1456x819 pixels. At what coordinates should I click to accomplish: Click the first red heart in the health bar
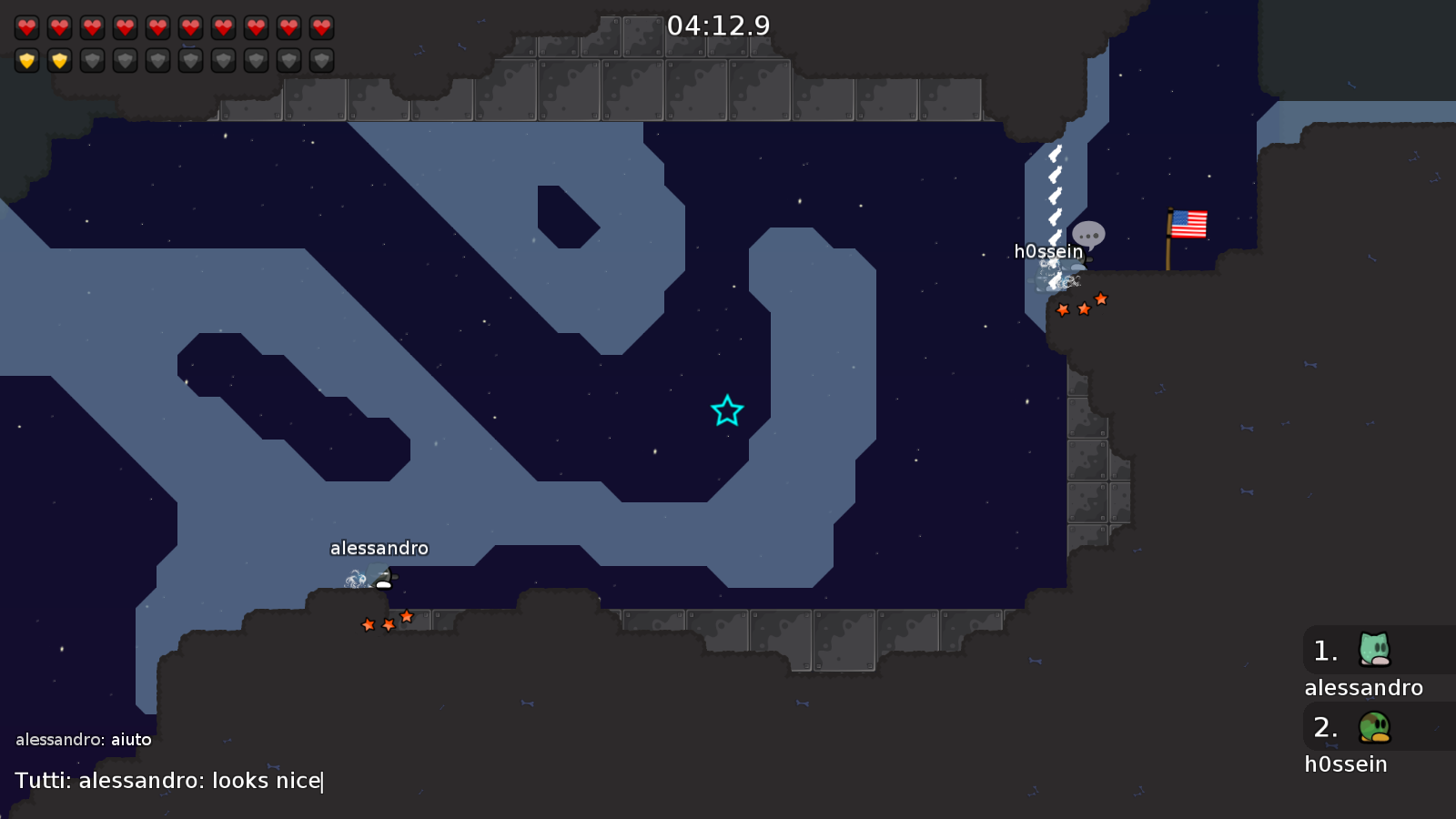point(27,26)
